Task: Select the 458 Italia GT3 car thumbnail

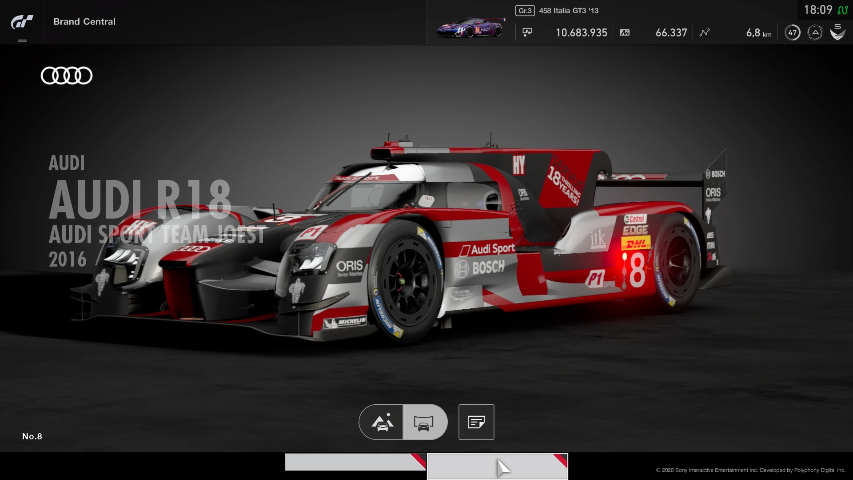Action: coord(470,29)
